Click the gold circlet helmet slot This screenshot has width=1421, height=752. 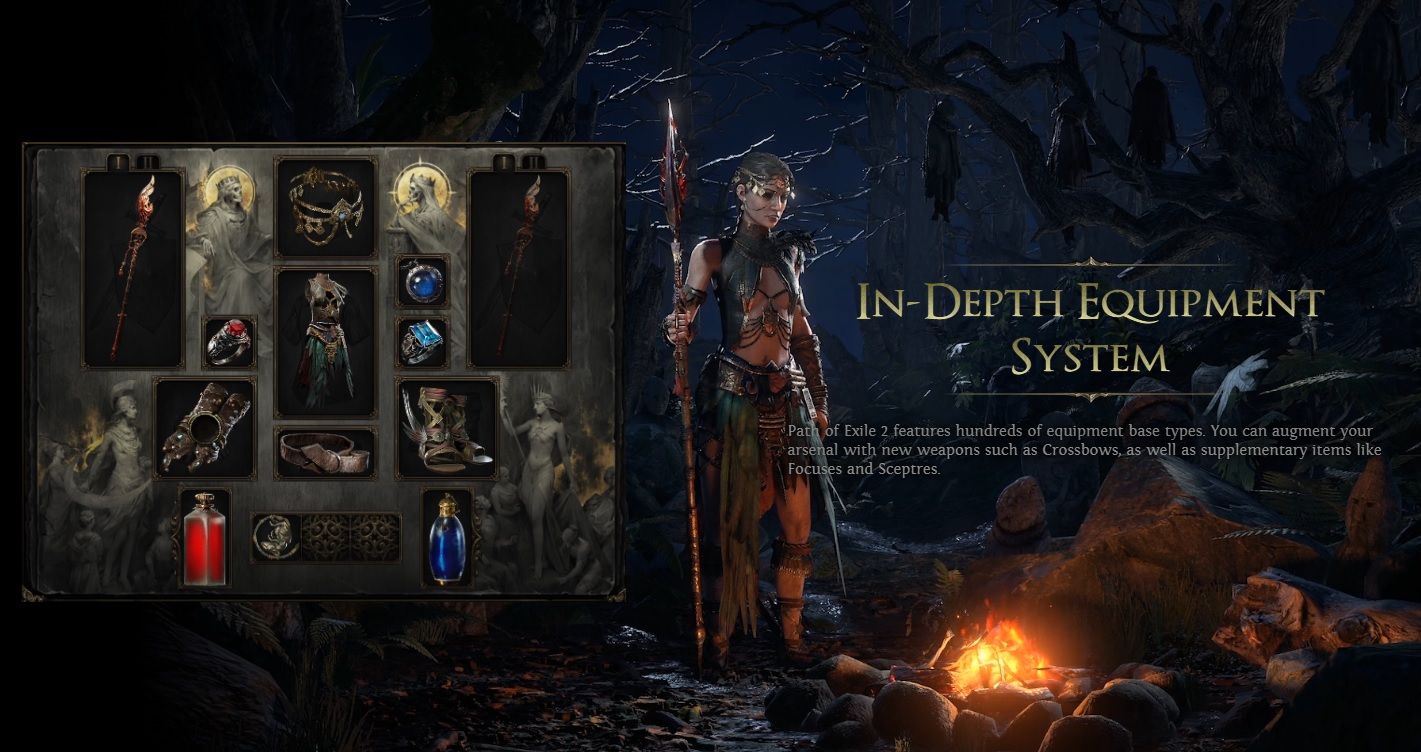[325, 207]
